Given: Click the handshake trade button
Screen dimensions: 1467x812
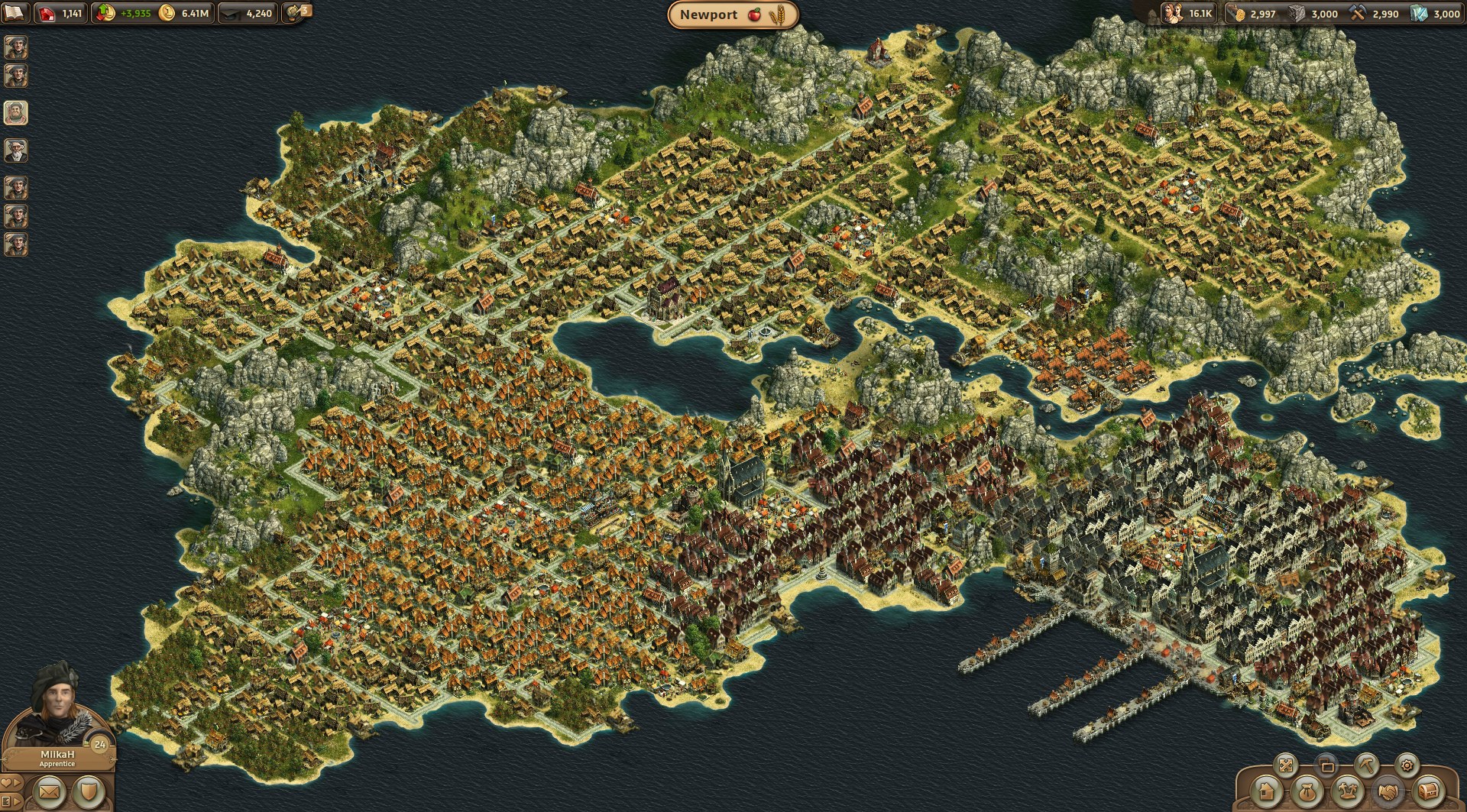Looking at the screenshot, I should pos(1388,792).
